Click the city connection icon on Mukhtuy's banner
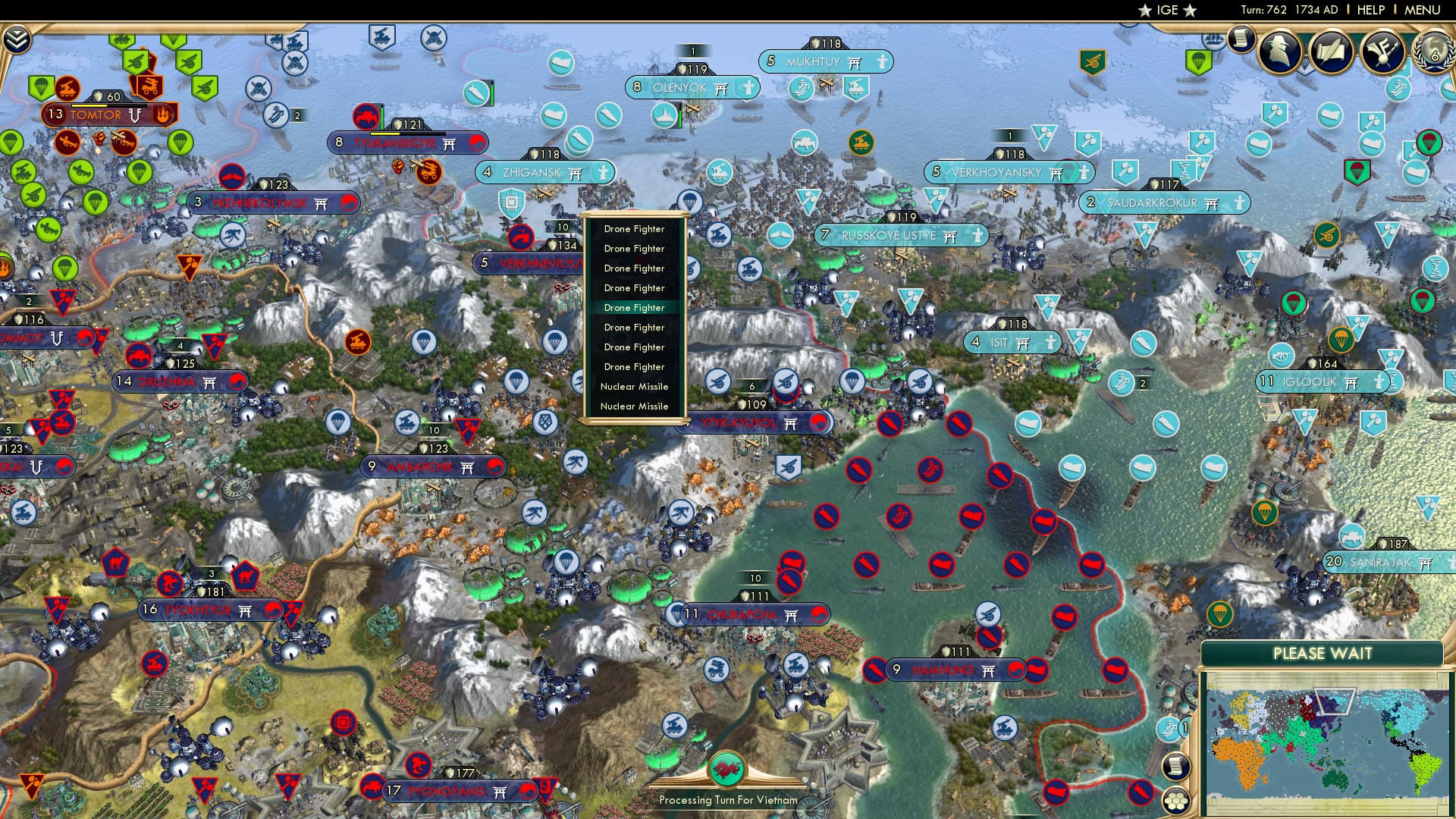 coord(853,63)
